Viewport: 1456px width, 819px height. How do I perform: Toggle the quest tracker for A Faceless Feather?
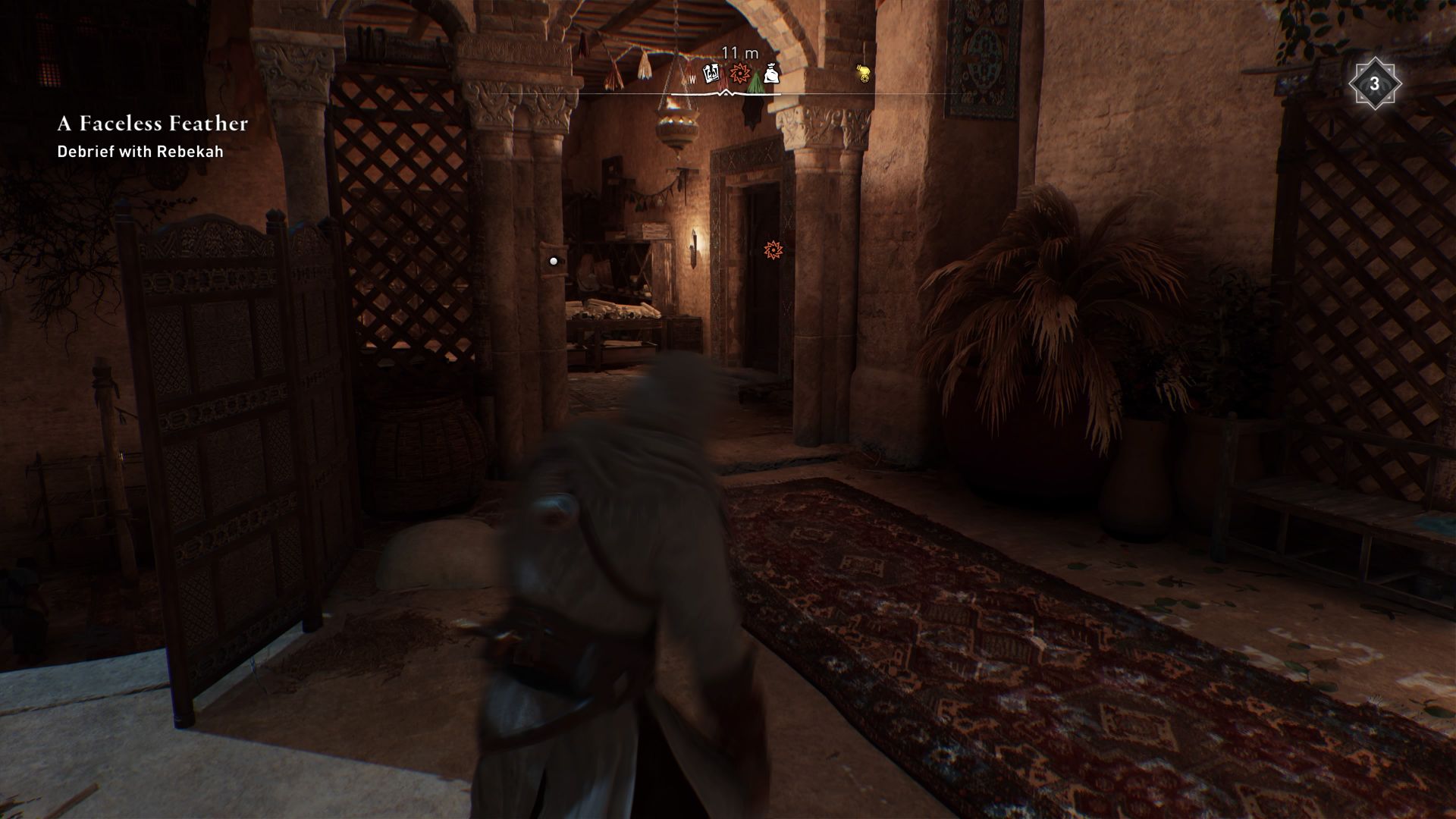click(x=151, y=124)
